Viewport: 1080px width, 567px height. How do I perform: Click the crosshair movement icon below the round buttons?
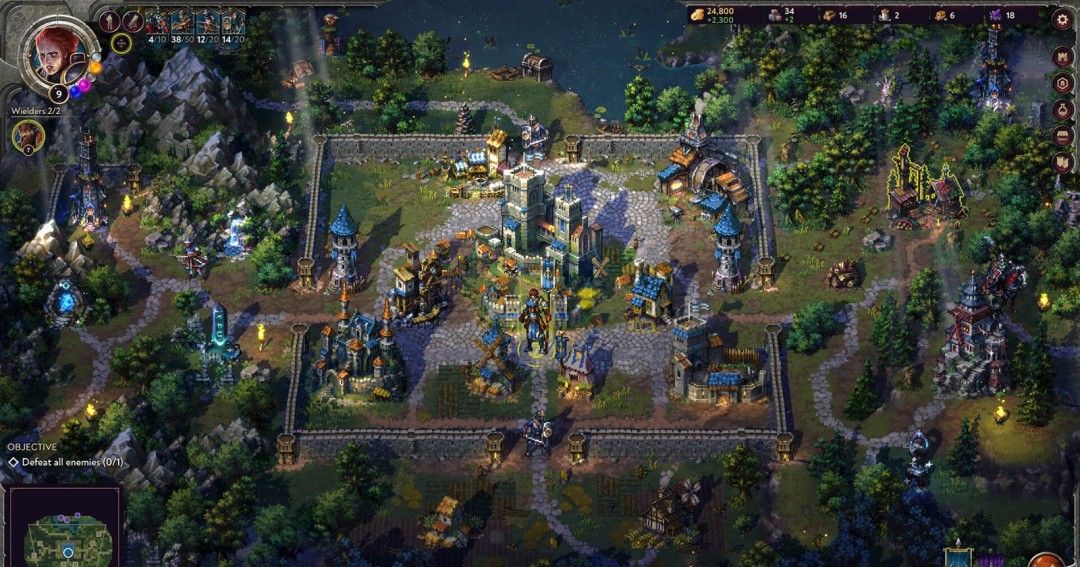[x=121, y=42]
